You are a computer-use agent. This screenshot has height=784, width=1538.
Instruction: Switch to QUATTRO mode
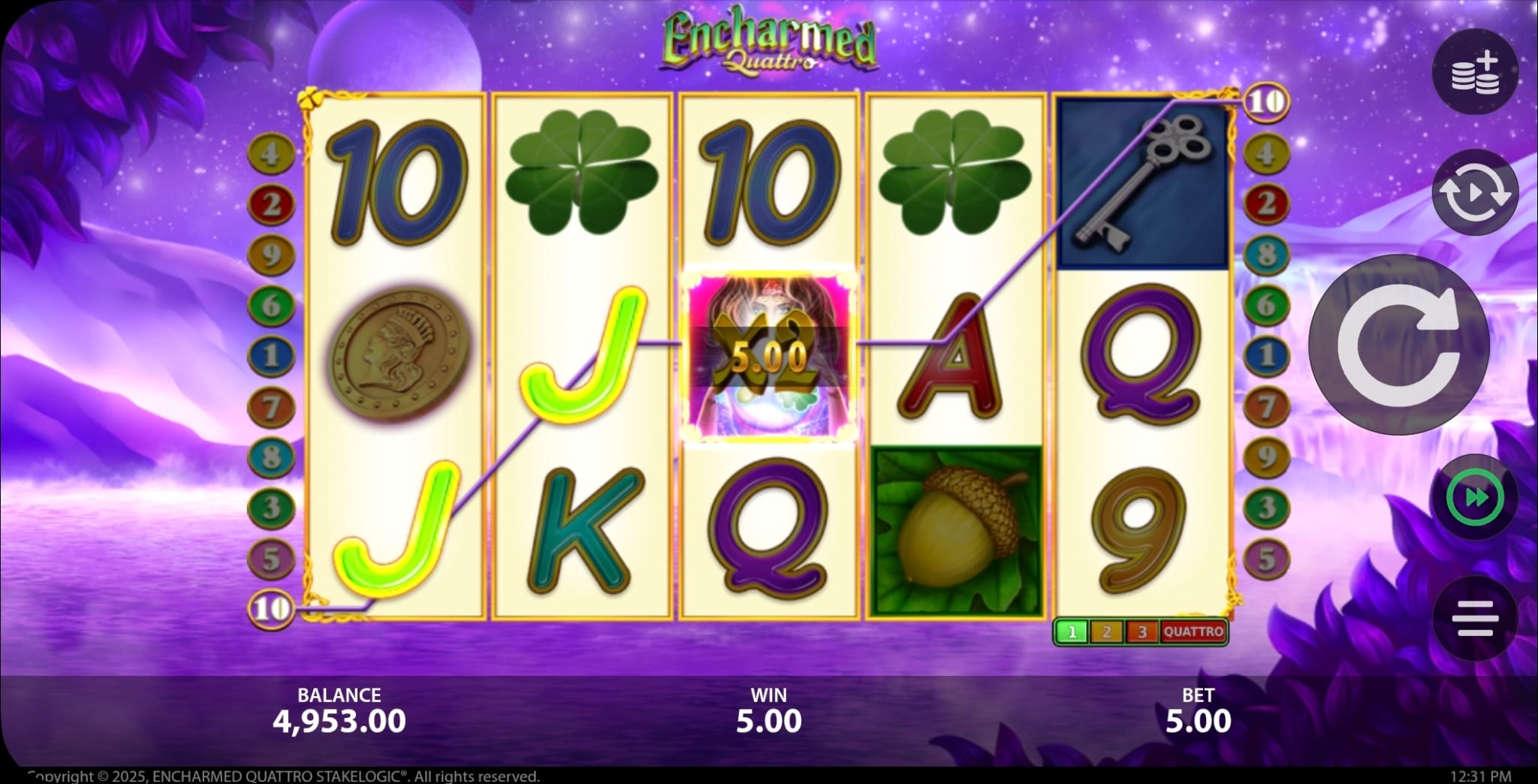tap(1193, 632)
